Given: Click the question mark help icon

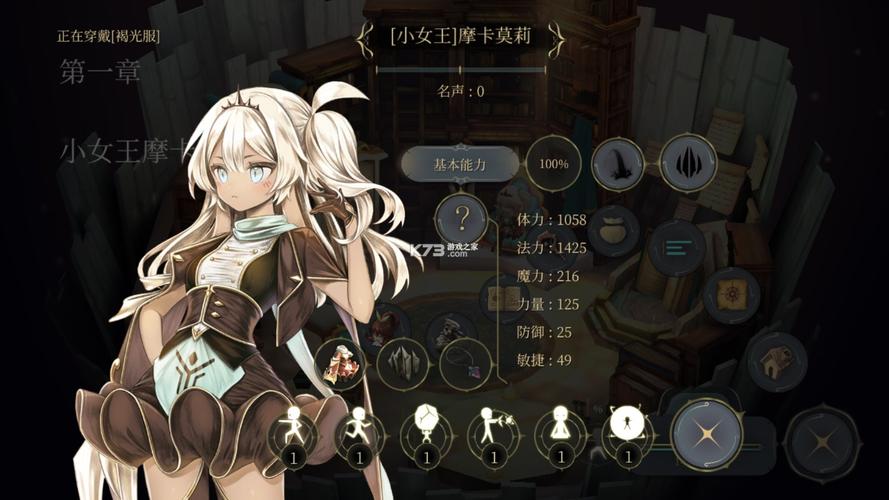Looking at the screenshot, I should (x=462, y=217).
